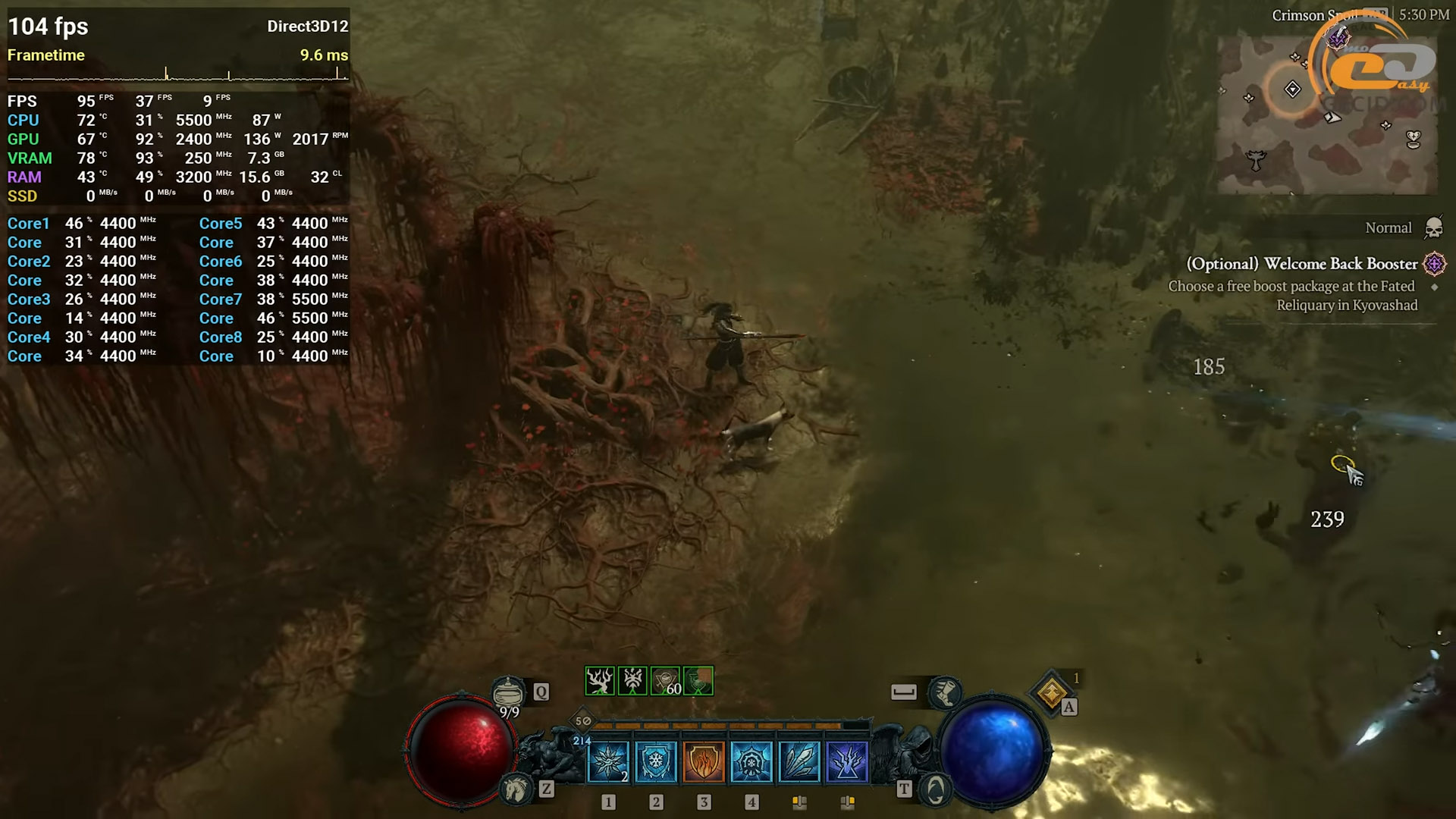The width and height of the screenshot is (1456, 819).
Task: Select the Normal difficulty skull icon
Action: pos(1433,227)
